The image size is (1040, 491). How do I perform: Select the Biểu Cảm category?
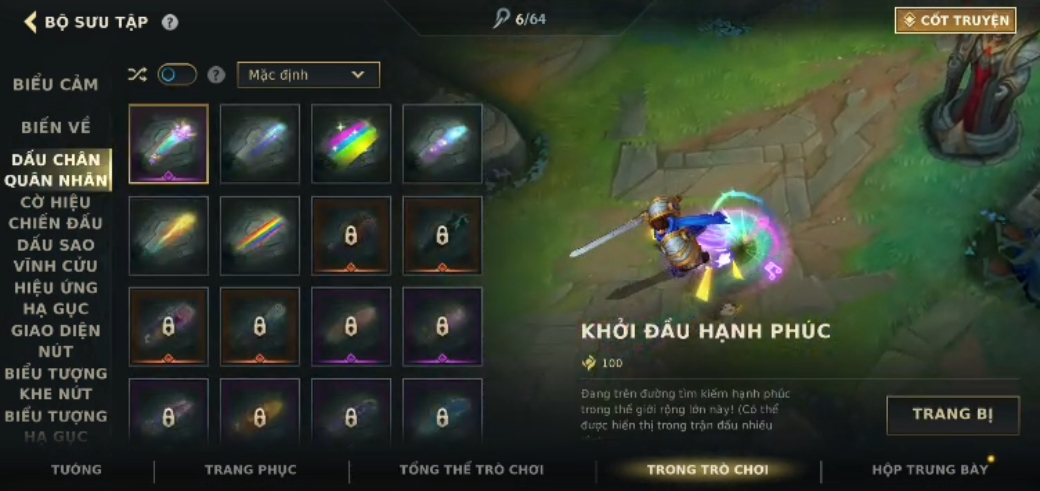pyautogui.click(x=56, y=85)
